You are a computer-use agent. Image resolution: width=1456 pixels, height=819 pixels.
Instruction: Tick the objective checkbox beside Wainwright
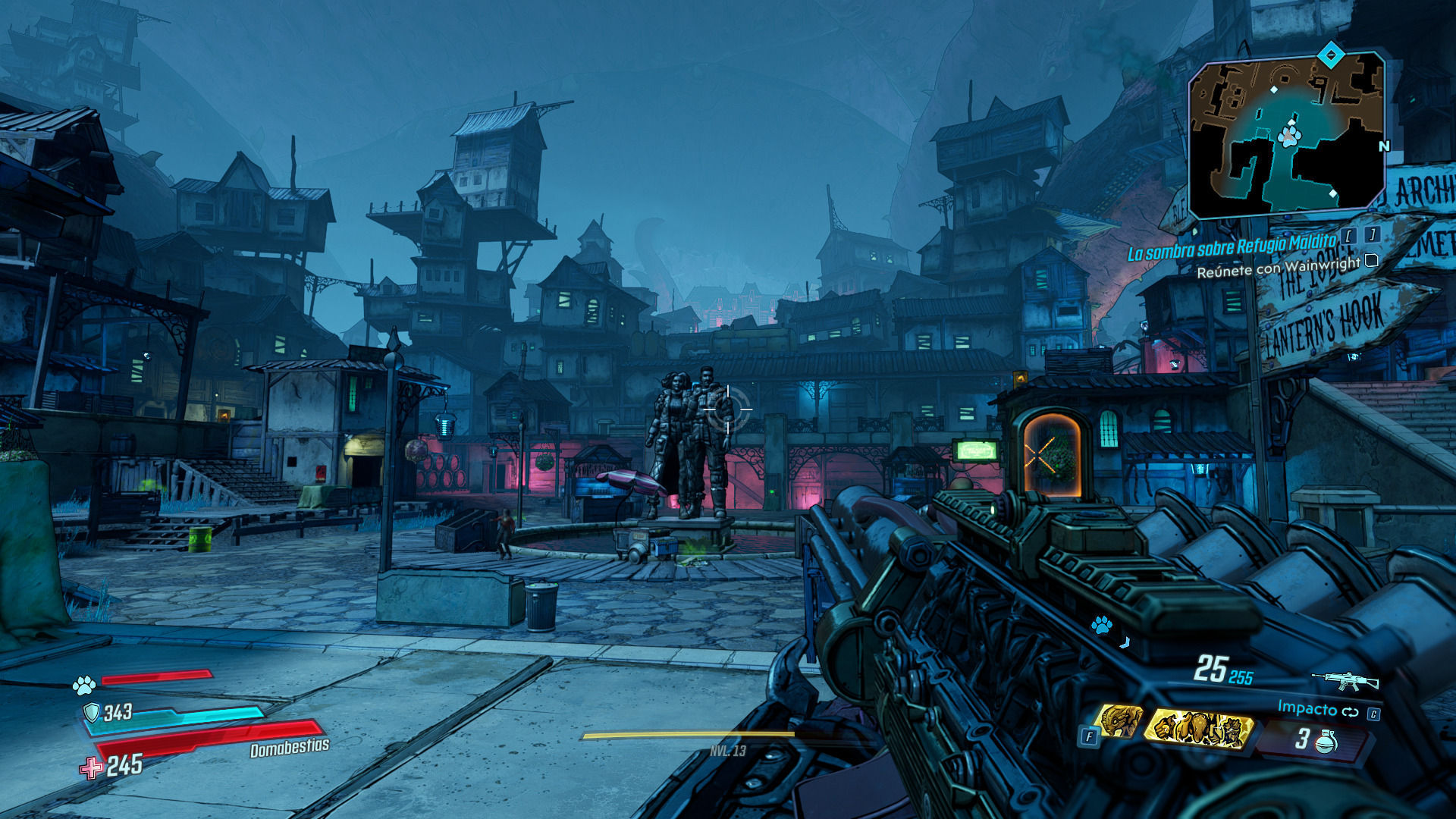tap(1371, 261)
